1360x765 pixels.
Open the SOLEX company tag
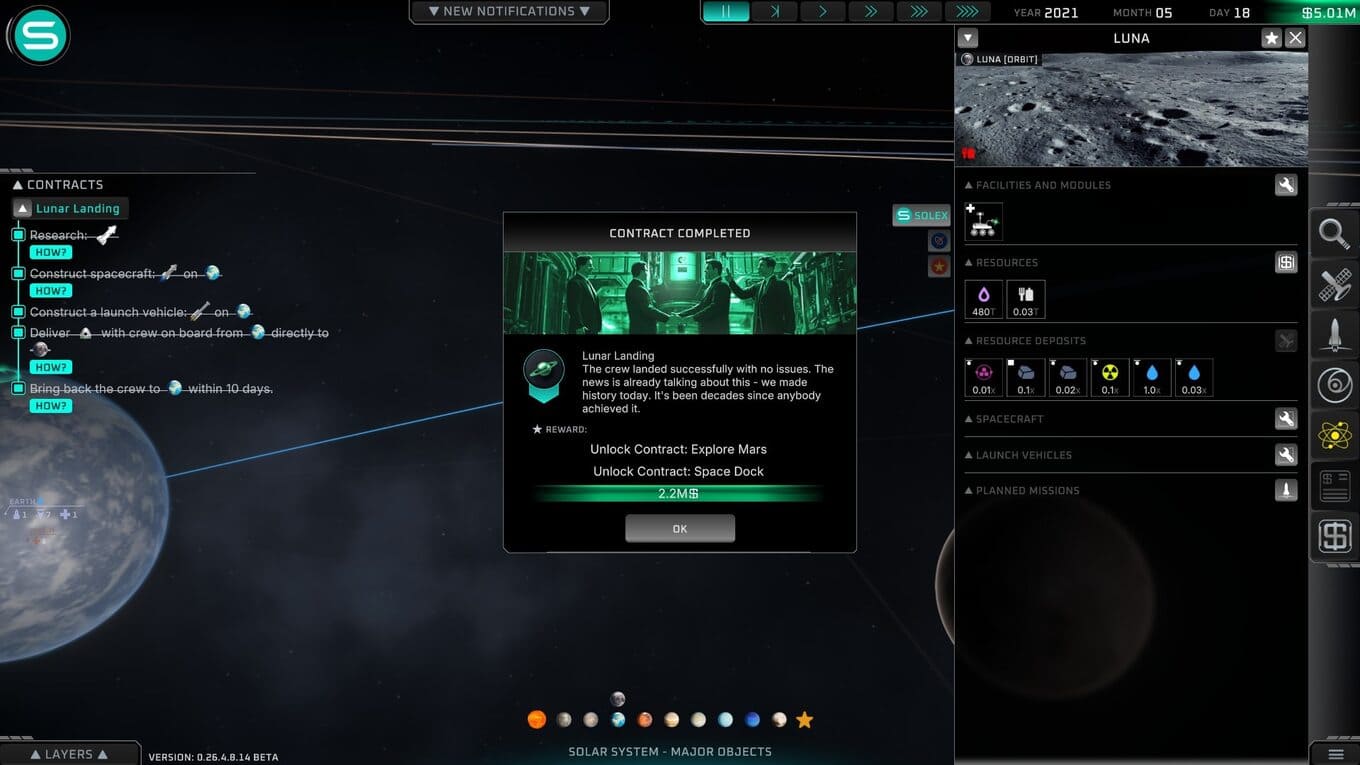click(921, 215)
